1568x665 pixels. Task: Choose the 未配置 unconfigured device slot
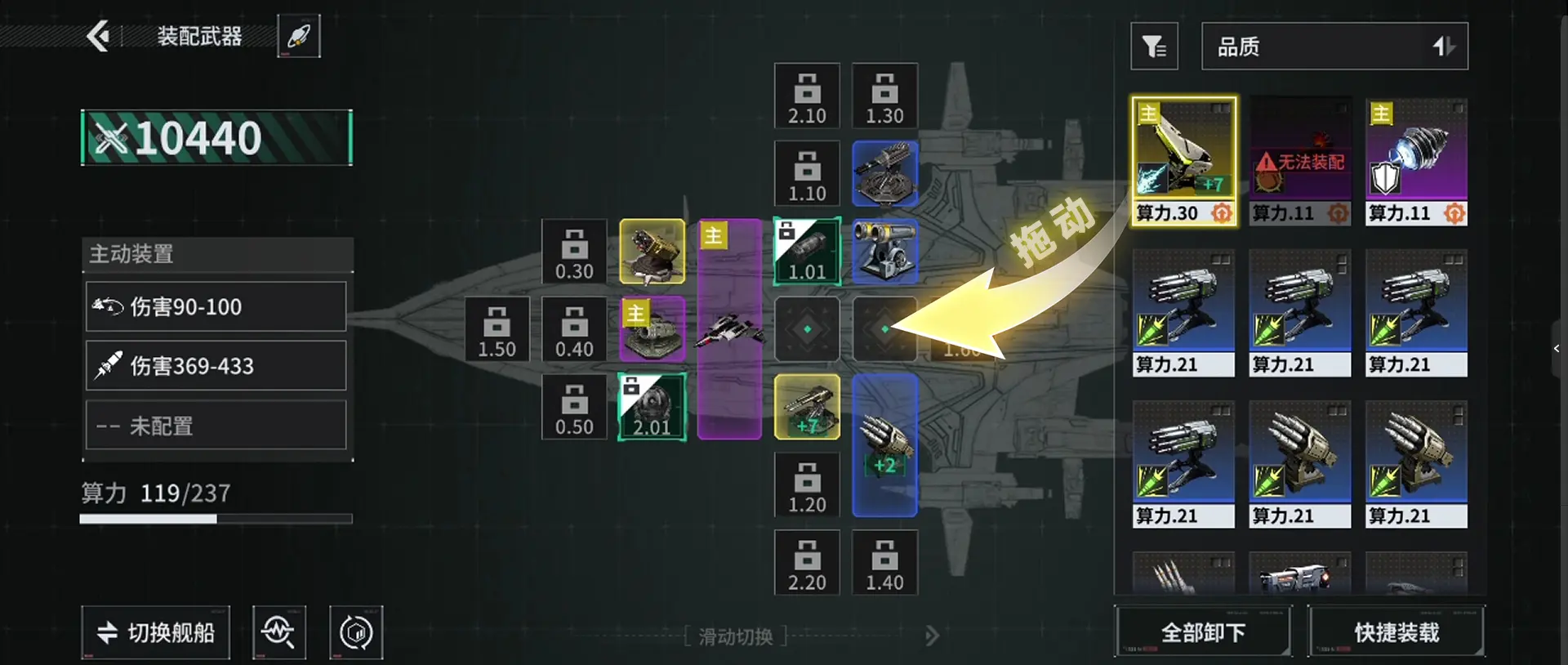pos(216,425)
